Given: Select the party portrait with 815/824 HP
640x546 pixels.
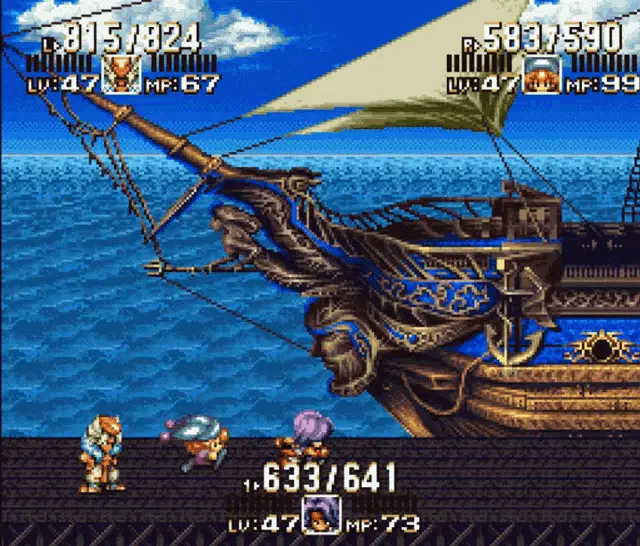Looking at the screenshot, I should click(122, 77).
